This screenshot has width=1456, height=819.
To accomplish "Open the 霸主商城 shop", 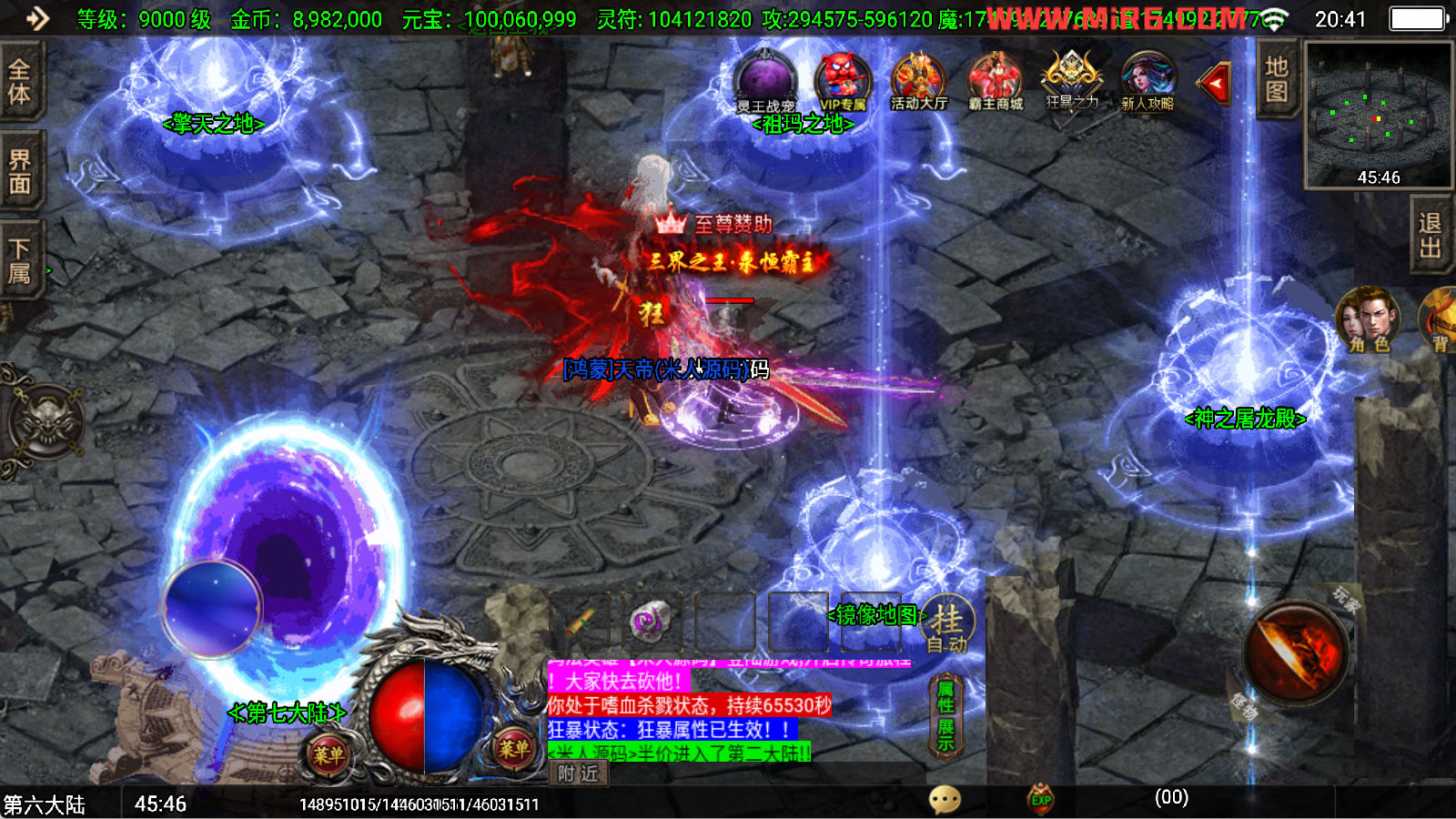I will (996, 82).
